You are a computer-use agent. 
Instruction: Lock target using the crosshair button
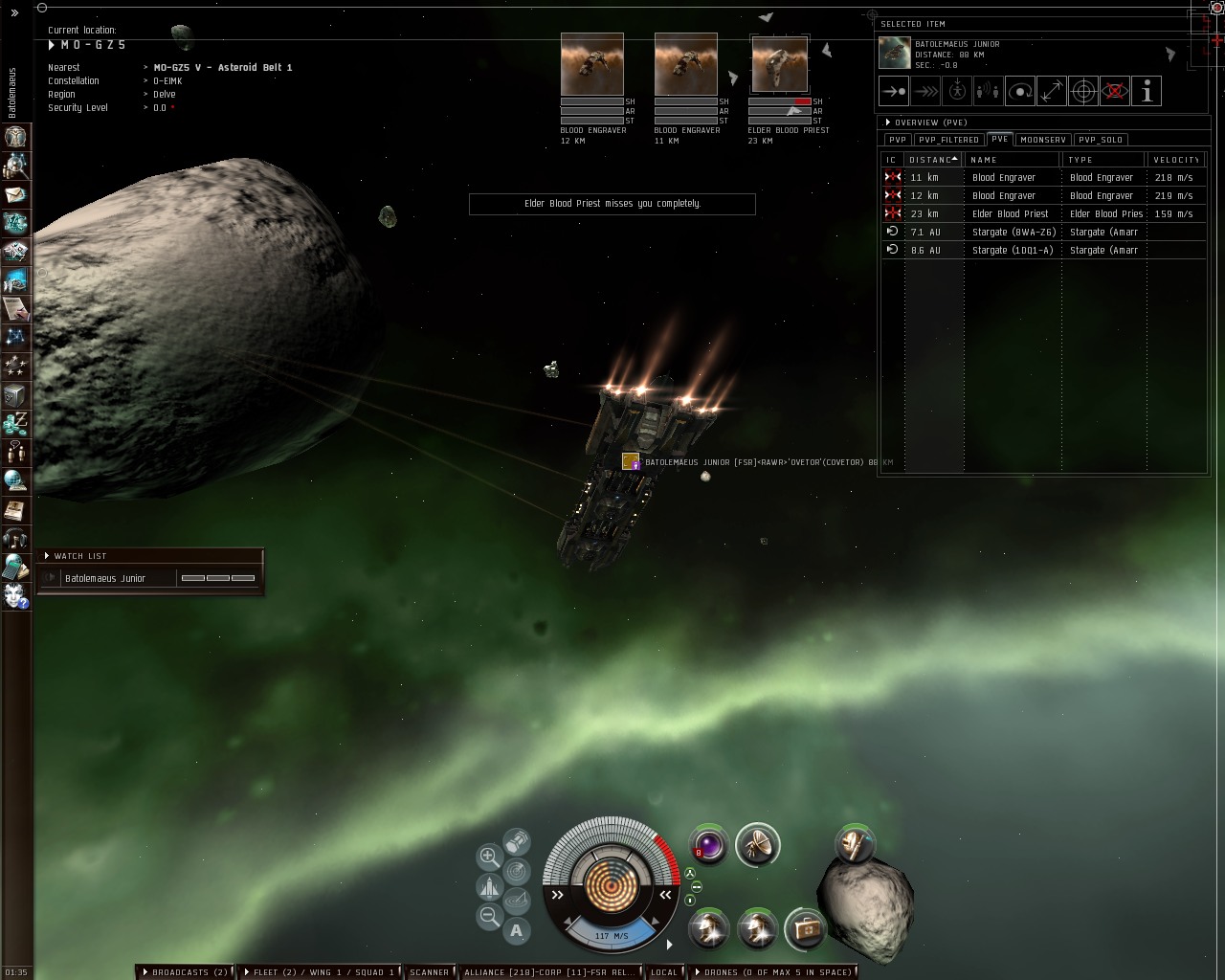tap(1083, 92)
